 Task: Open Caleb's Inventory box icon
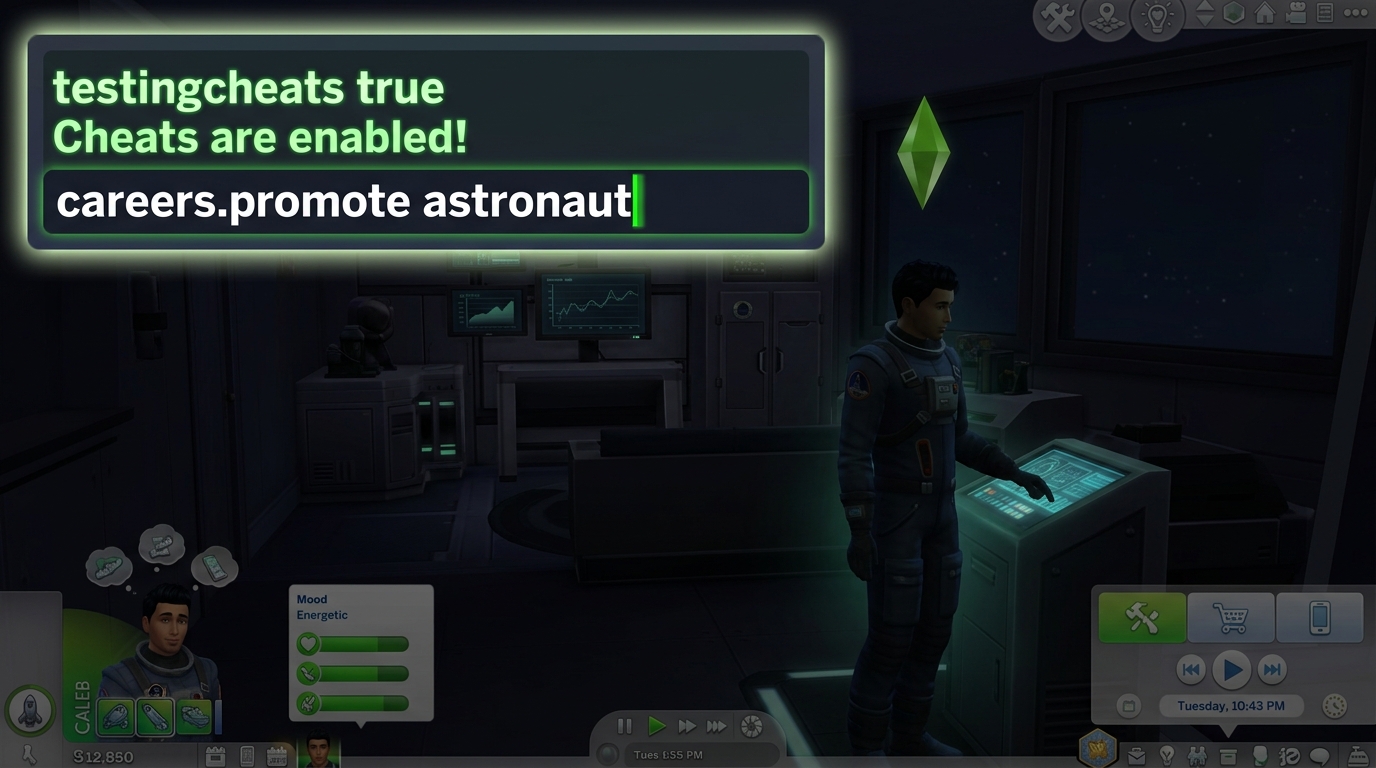(1228, 756)
